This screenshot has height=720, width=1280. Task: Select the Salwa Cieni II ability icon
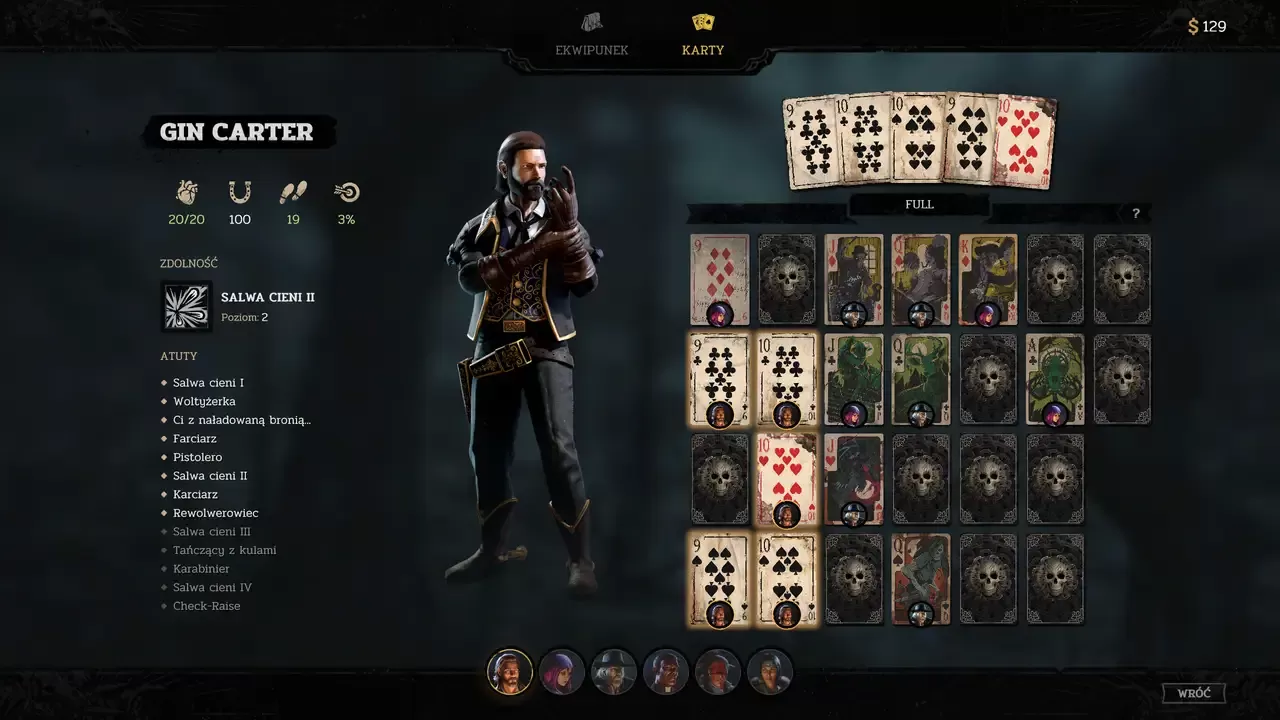click(x=187, y=306)
